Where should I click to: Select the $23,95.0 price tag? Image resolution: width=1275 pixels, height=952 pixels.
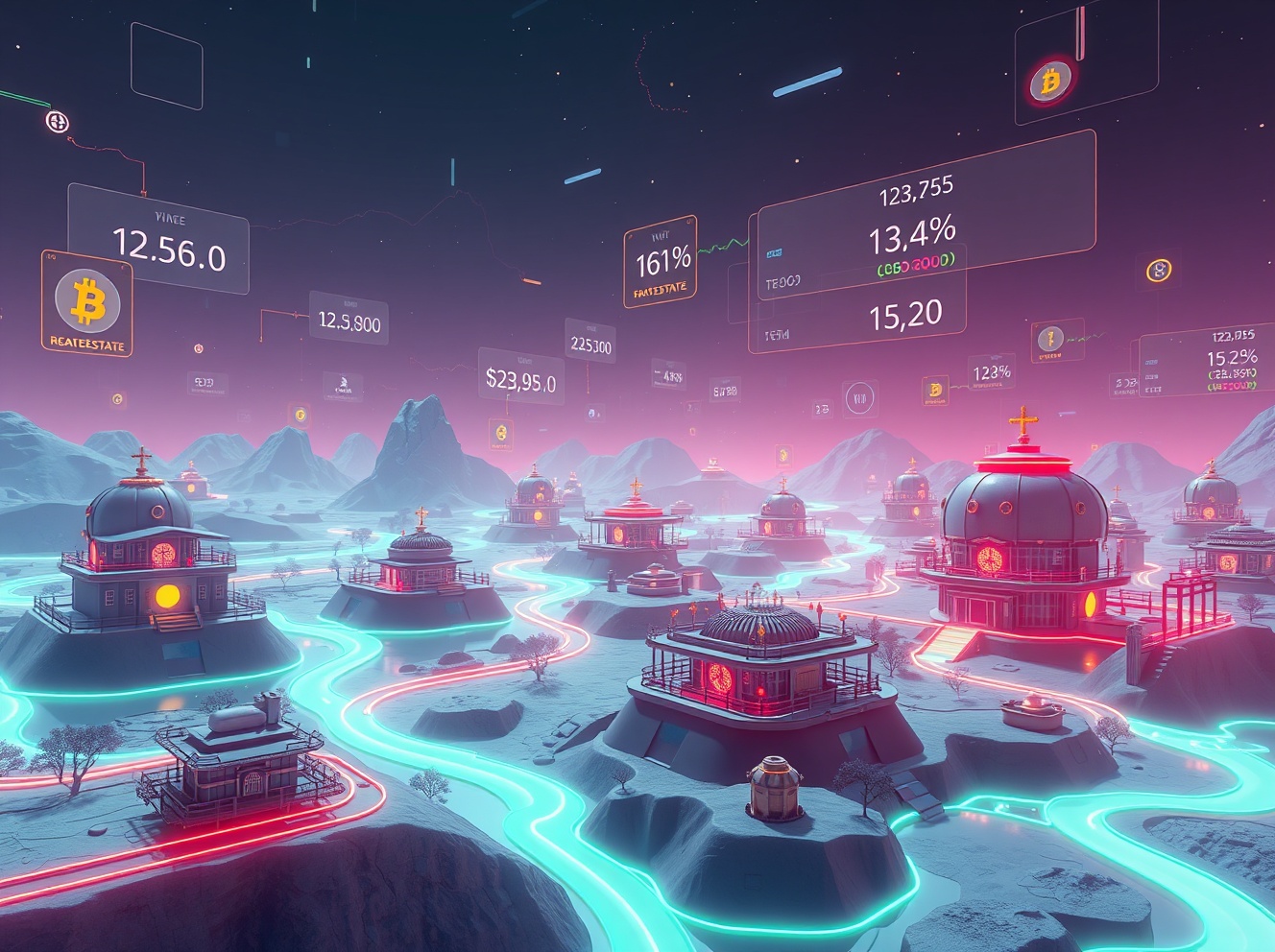click(520, 378)
